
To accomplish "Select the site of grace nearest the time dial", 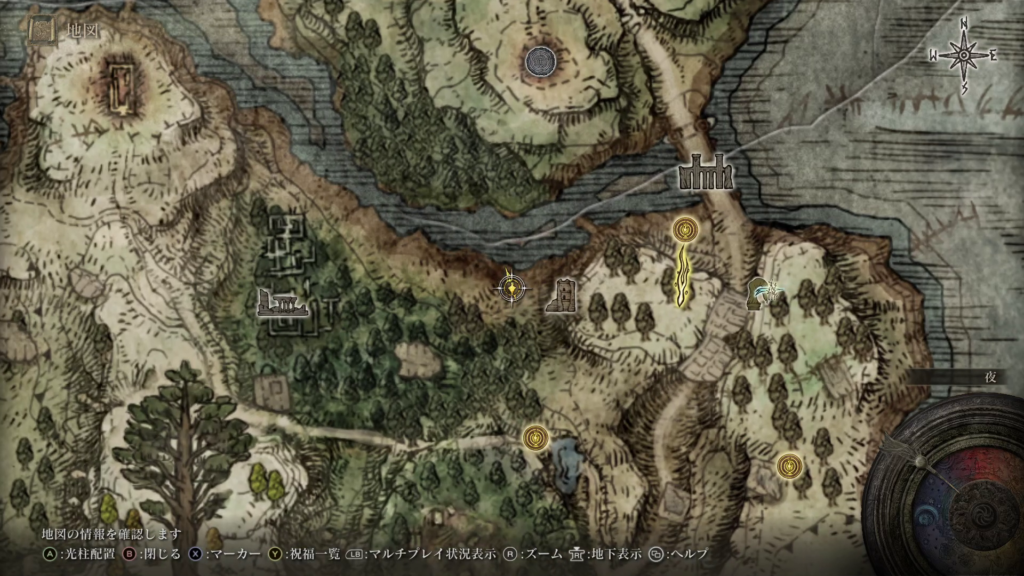I will pyautogui.click(x=791, y=465).
